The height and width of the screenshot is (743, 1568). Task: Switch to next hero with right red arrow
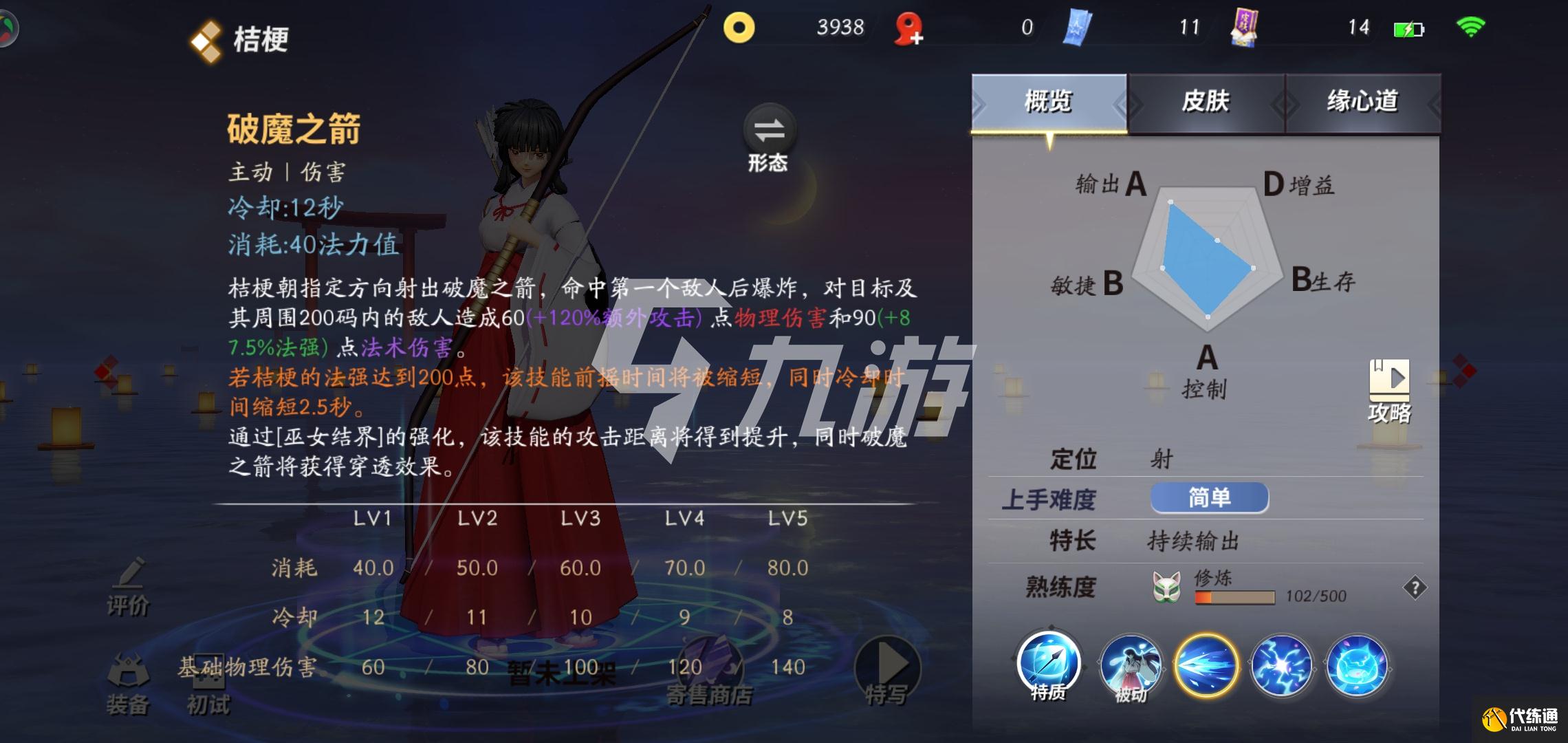pyautogui.click(x=1464, y=371)
